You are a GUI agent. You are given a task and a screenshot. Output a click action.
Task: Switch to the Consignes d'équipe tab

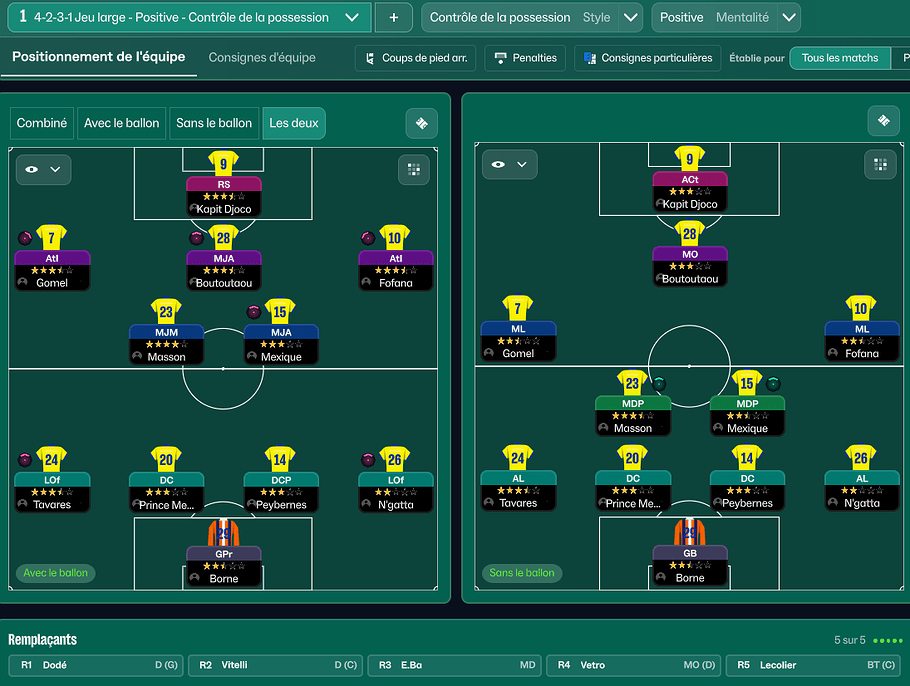[x=262, y=58]
